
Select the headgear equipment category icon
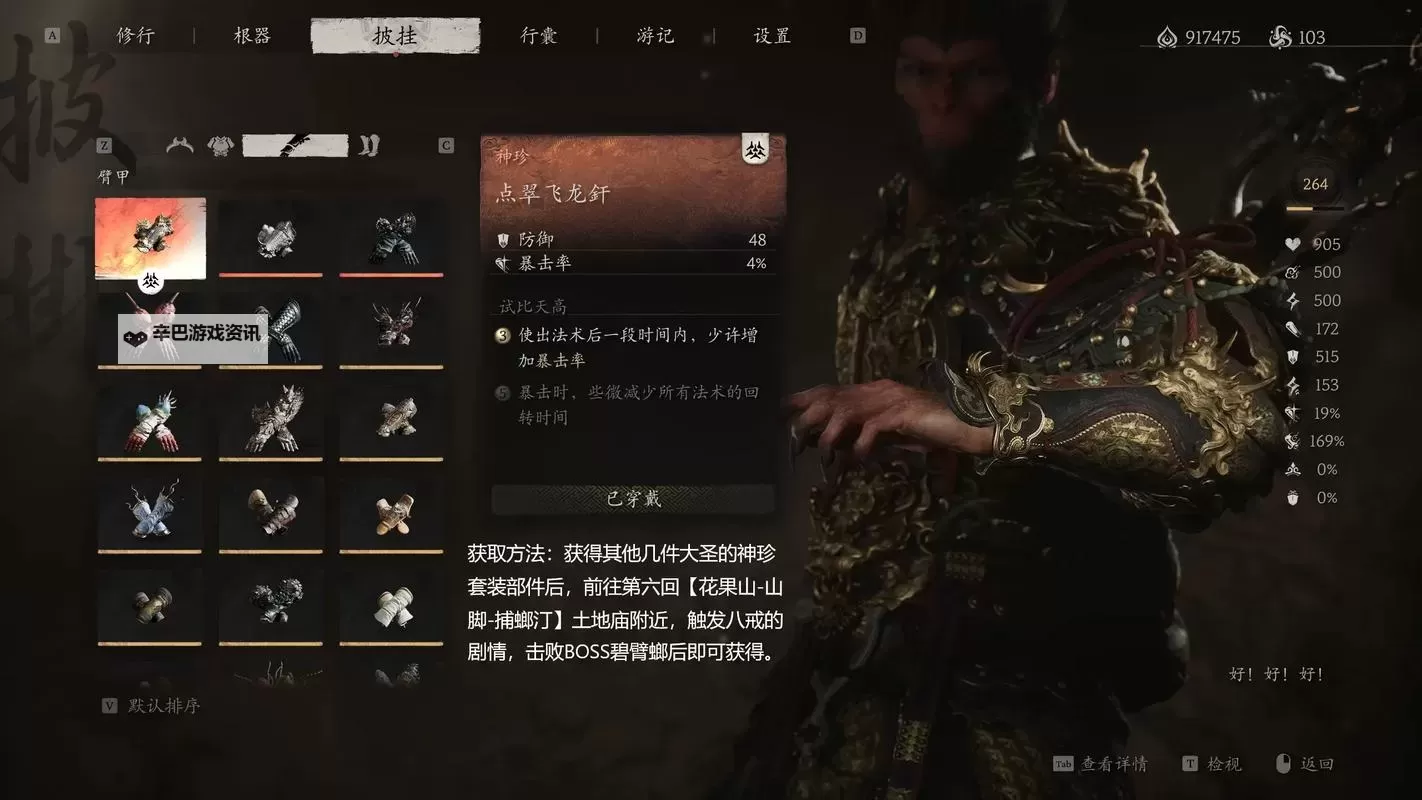(x=180, y=144)
